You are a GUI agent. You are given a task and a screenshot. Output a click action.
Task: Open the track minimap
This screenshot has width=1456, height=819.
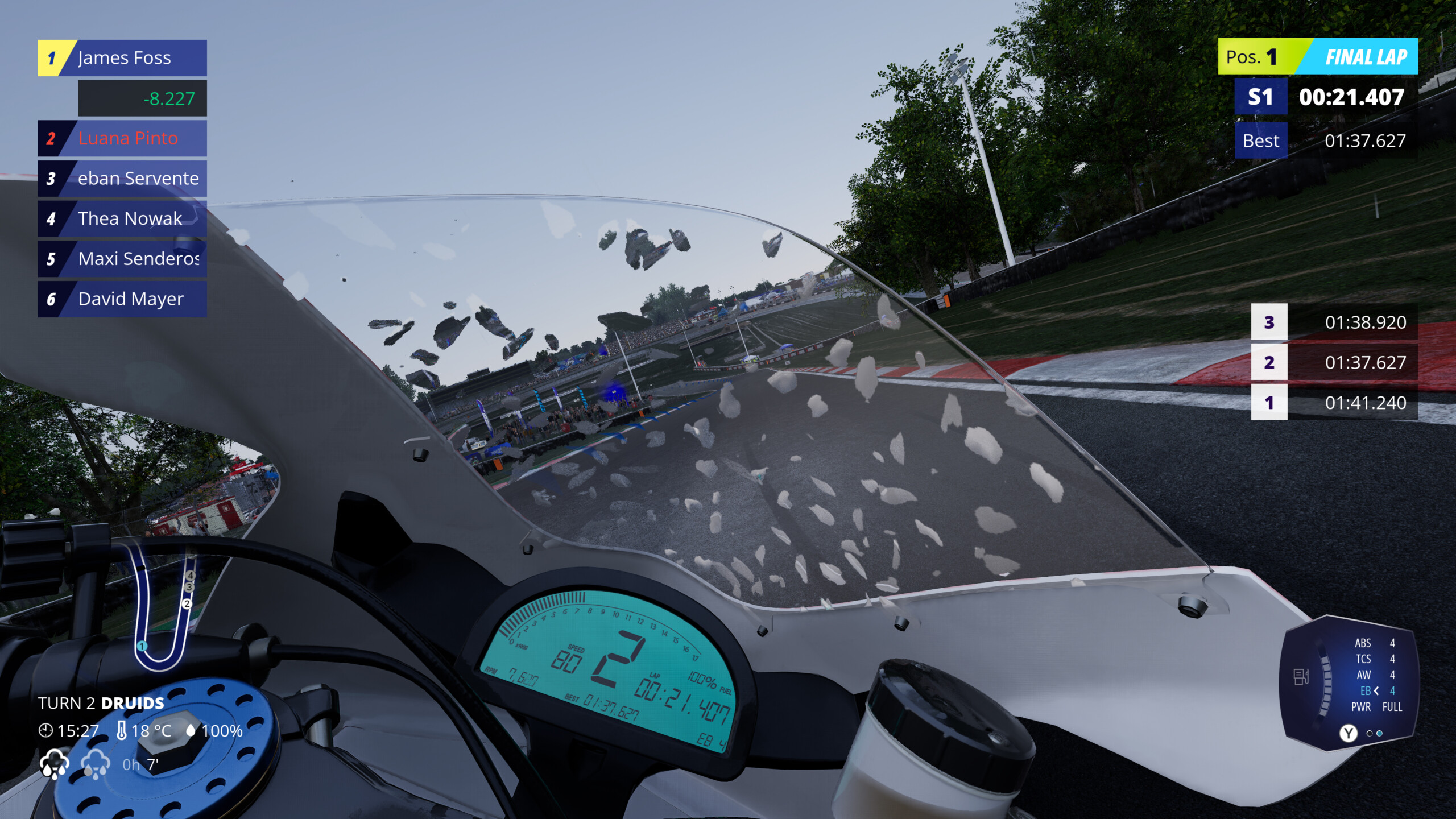point(162,609)
